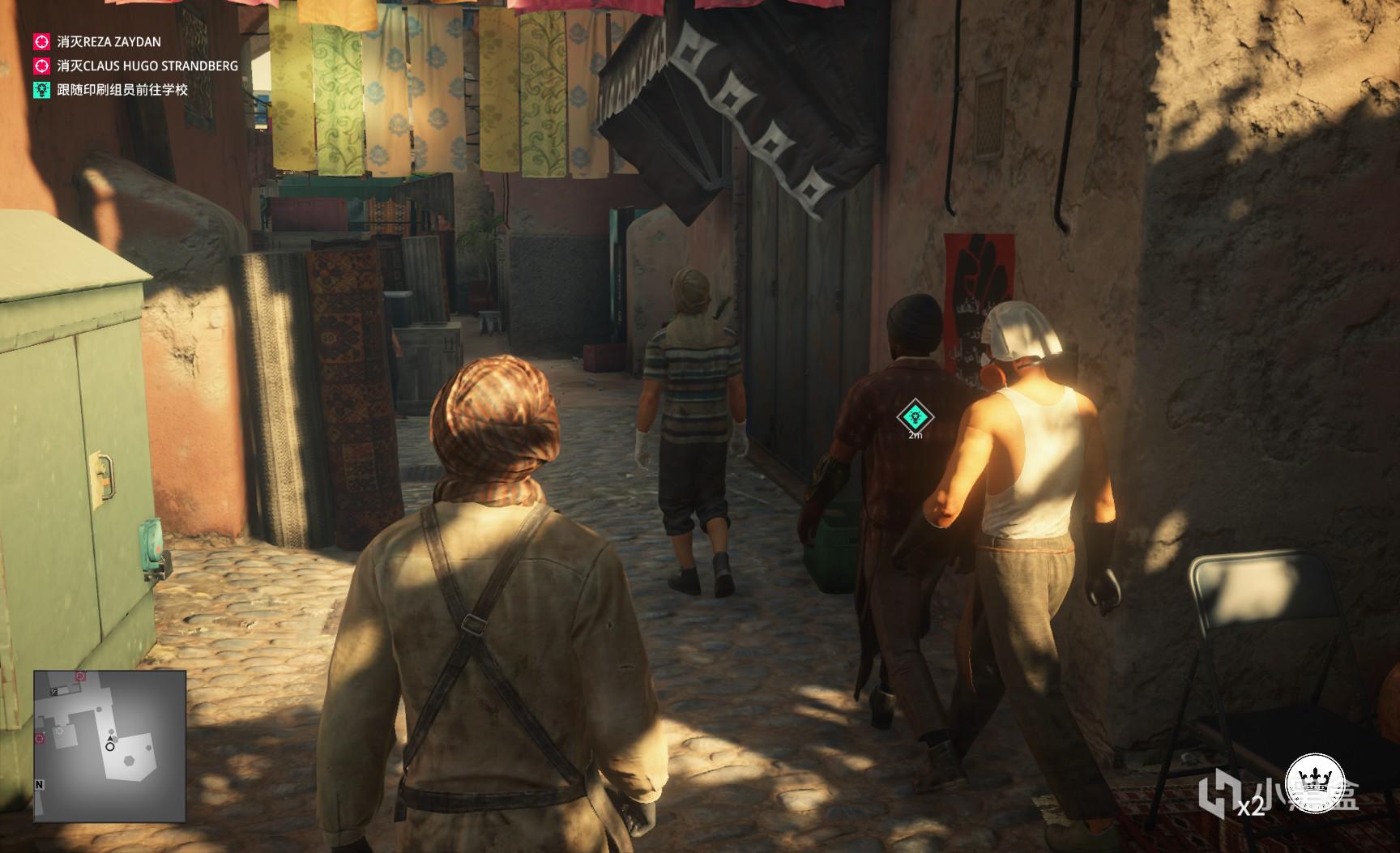This screenshot has width=1400, height=853.
Task: Select the eliminate Reza Zaydan objective
Action: (x=109, y=41)
